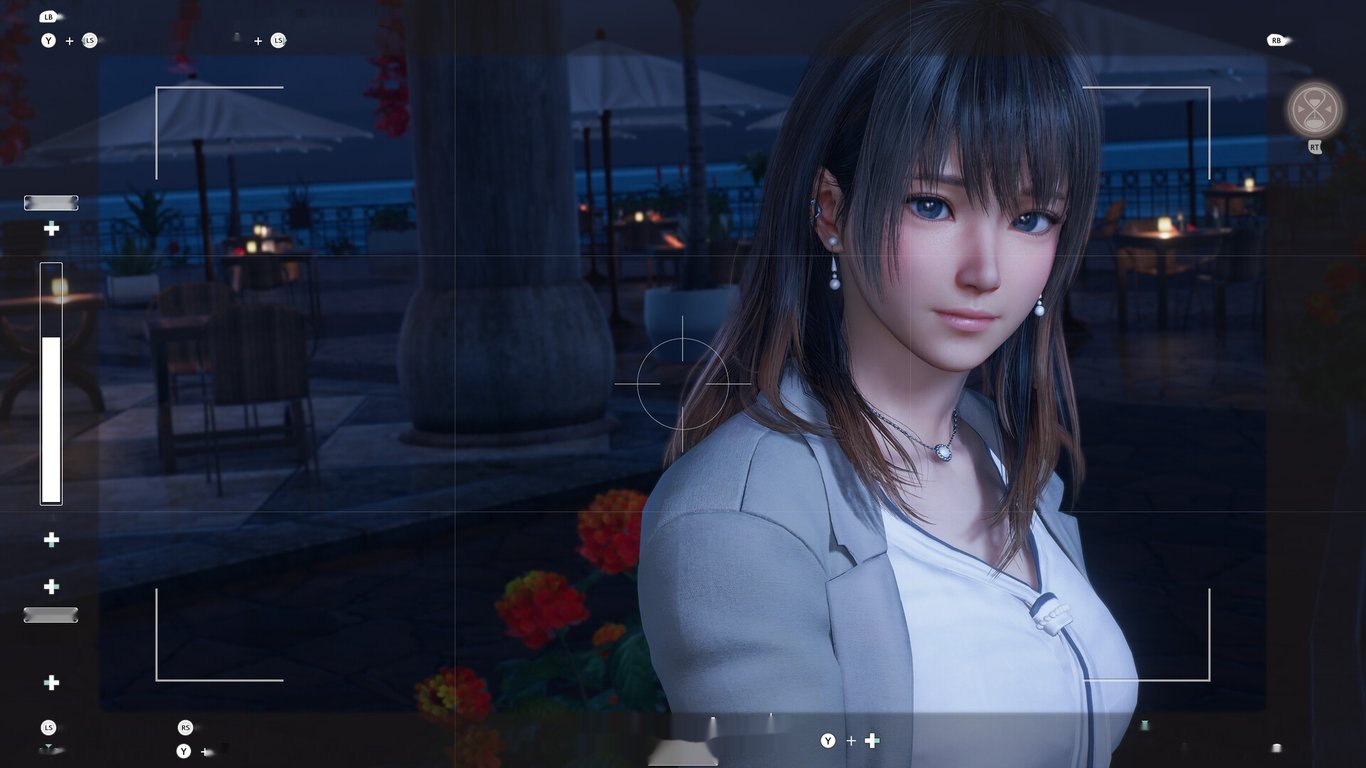
Task: Click the LS stick icon at the bottom left
Action: coord(47,727)
